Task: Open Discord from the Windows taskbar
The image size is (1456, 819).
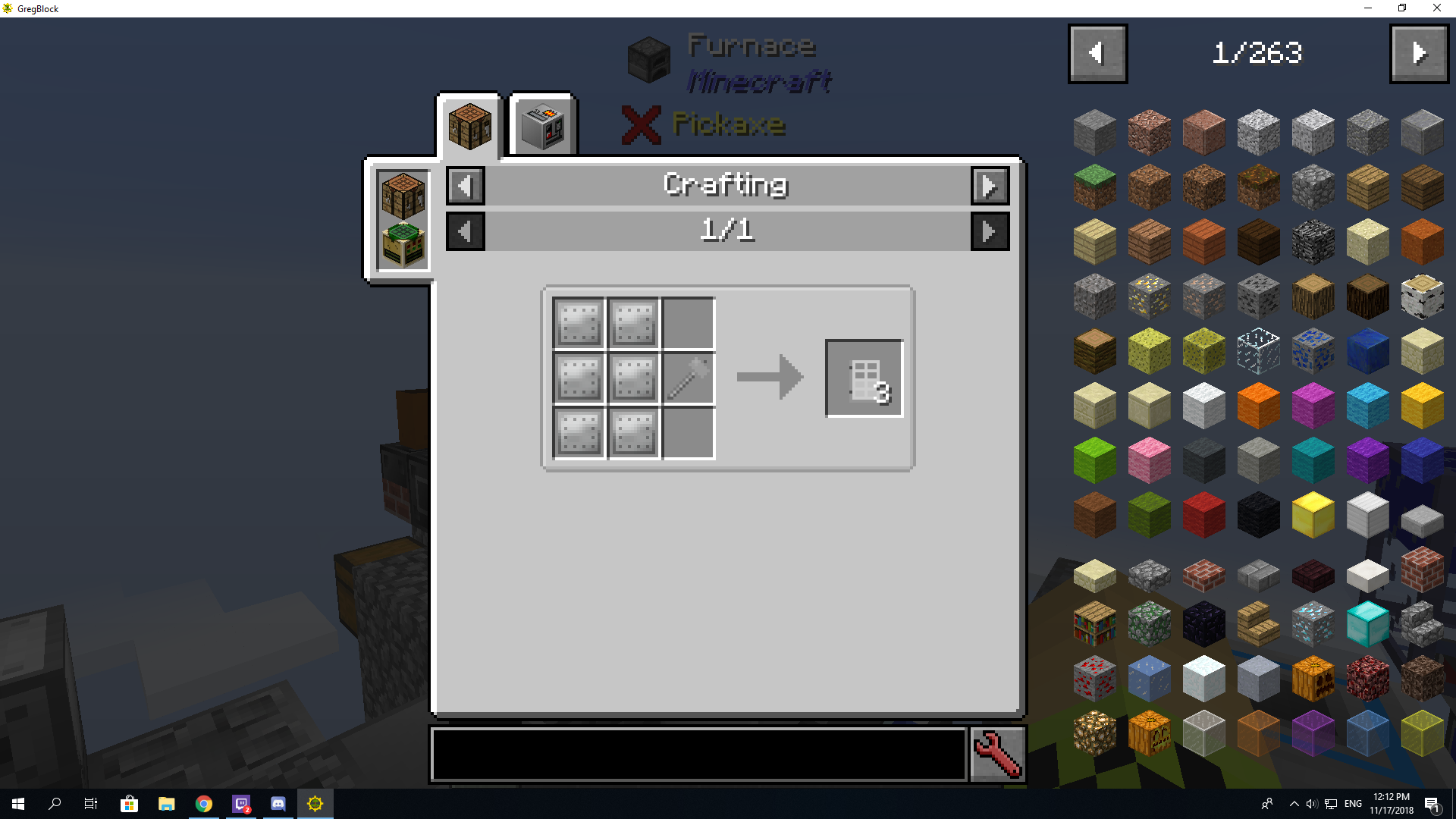Action: [277, 804]
